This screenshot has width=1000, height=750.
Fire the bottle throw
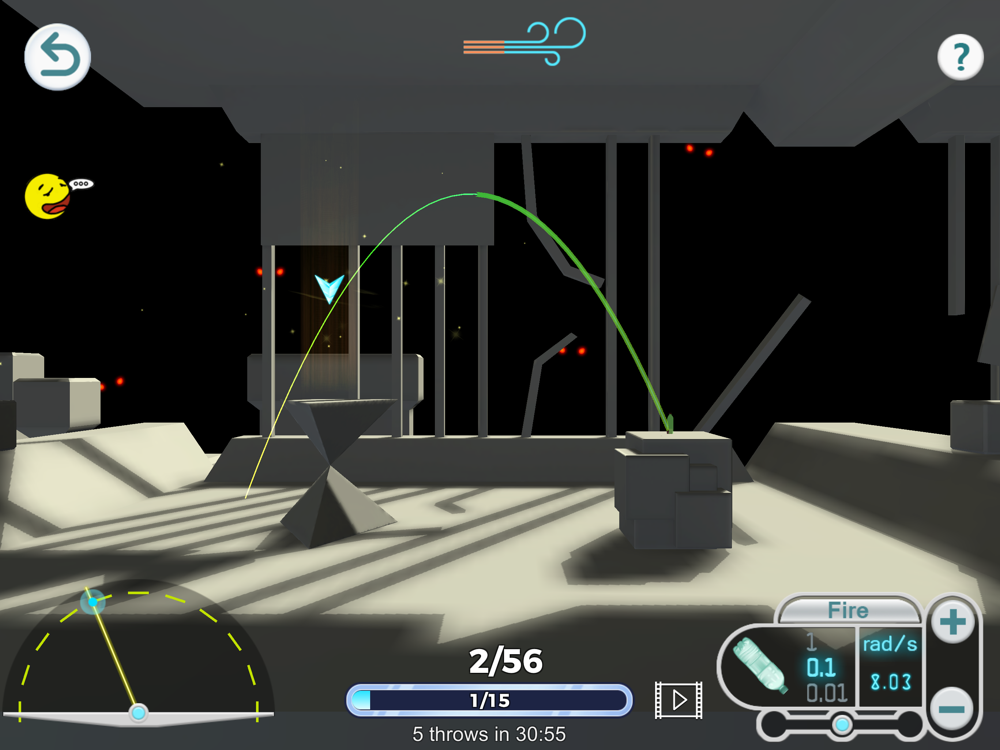pyautogui.click(x=848, y=610)
